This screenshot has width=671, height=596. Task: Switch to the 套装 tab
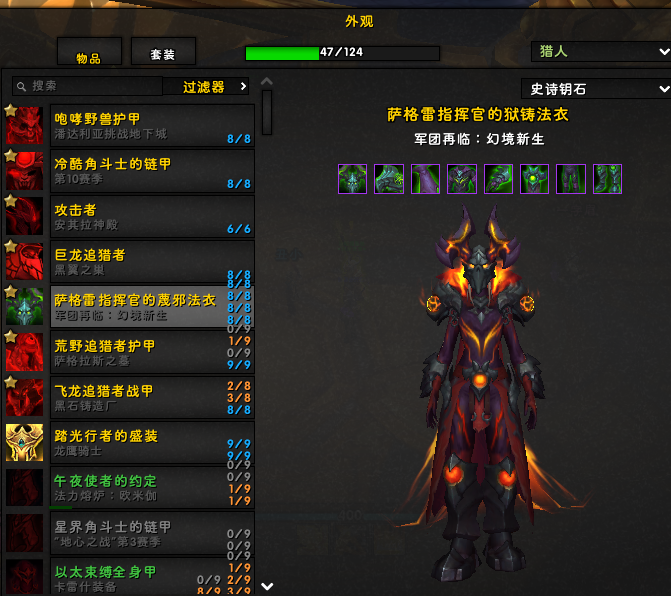pyautogui.click(x=163, y=53)
